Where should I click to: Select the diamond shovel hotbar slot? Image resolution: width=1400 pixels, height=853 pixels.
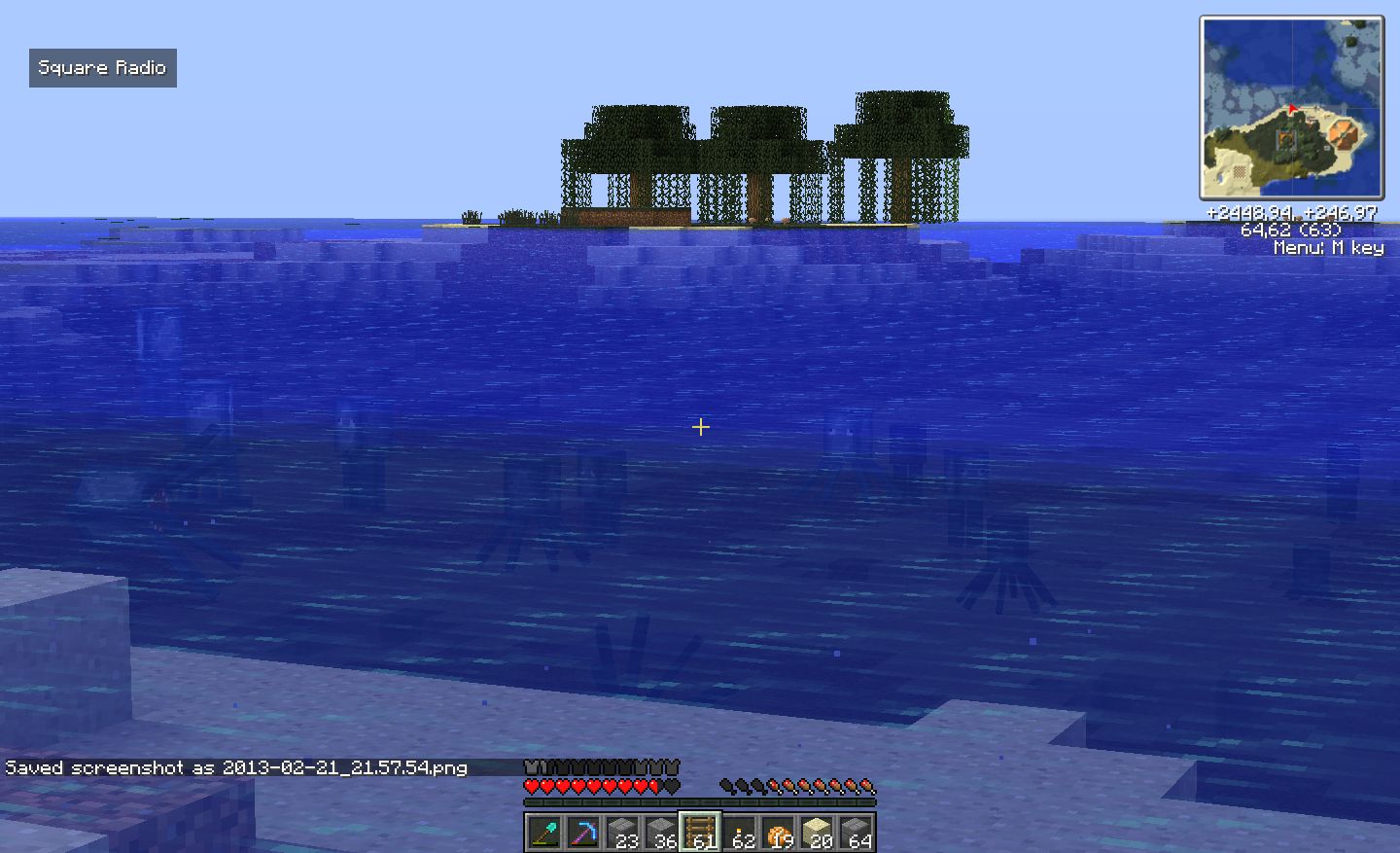pos(543,833)
